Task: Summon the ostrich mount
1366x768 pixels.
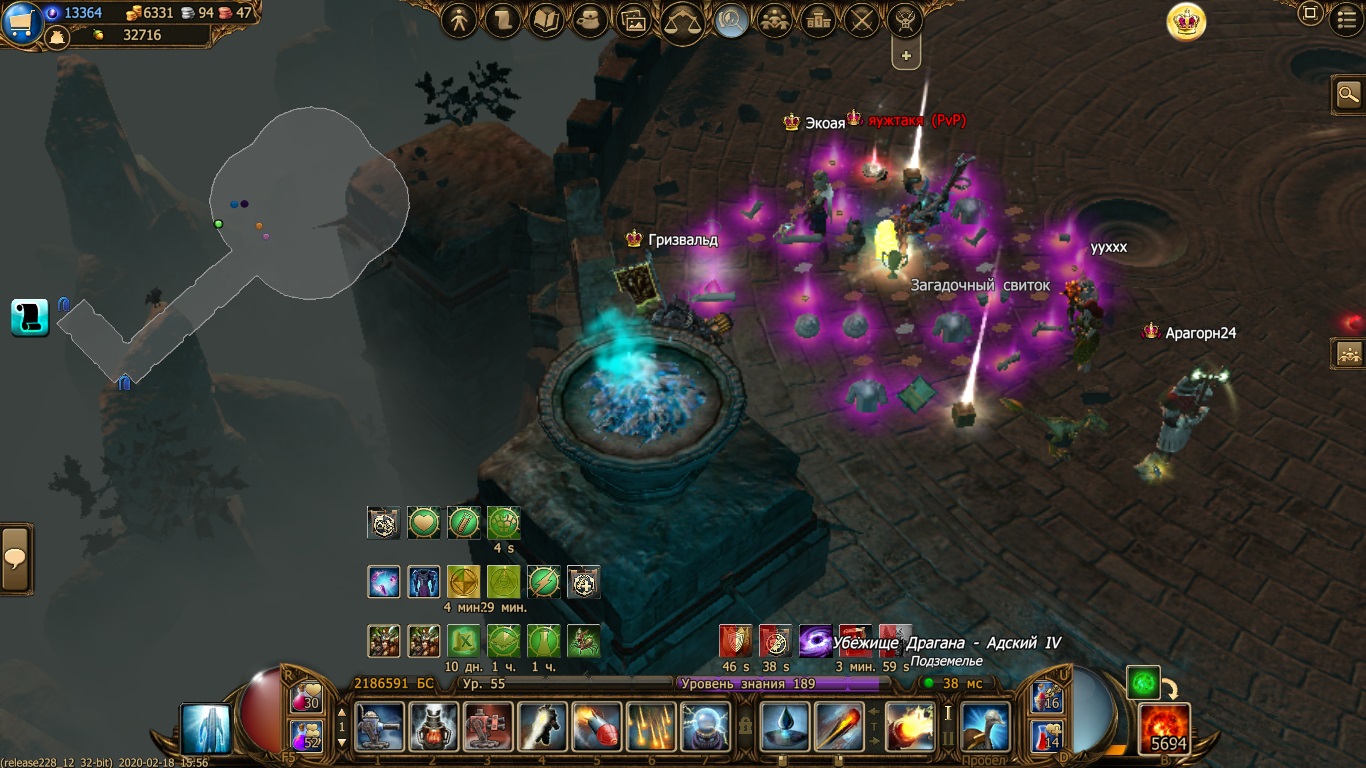Action: [985, 727]
